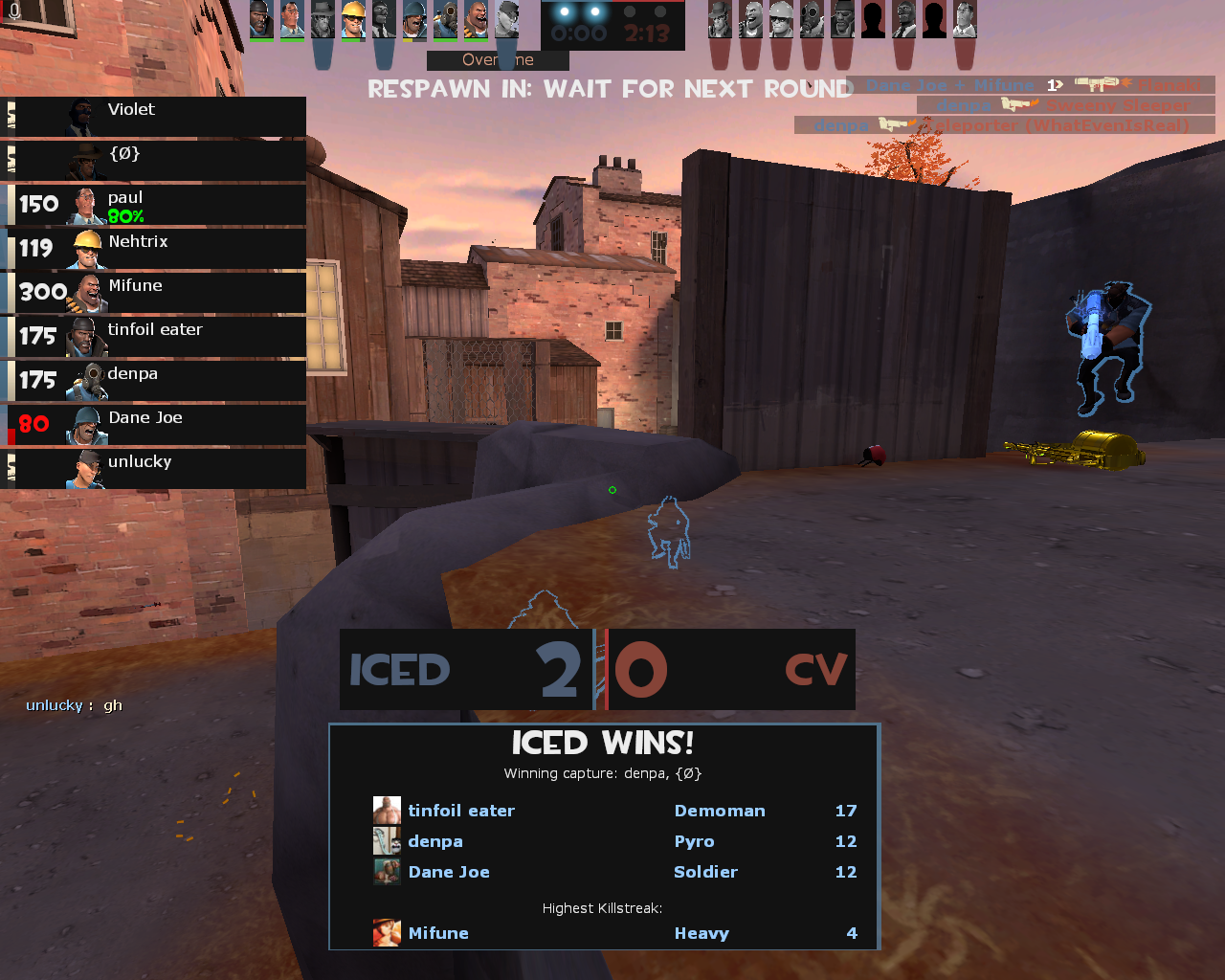This screenshot has height=980, width=1225.
Task: Click denpa's avatar in the win panel
Action: [x=387, y=841]
